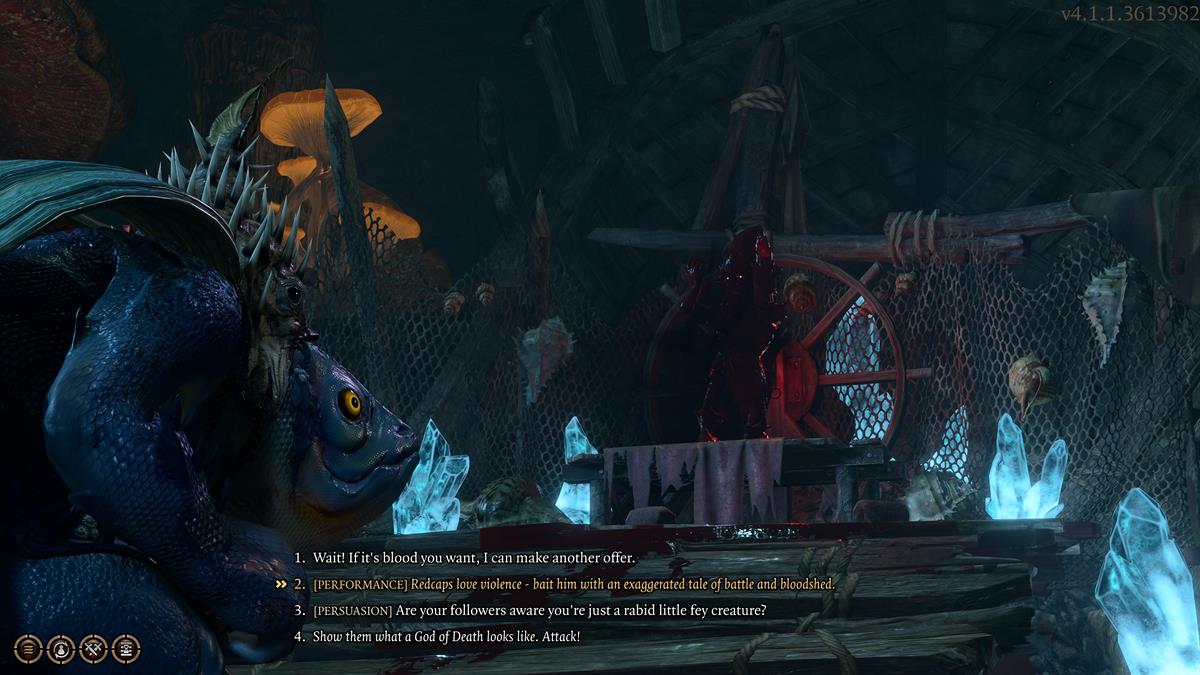The height and width of the screenshot is (675, 1200).
Task: Activate the crossed swords icon
Action: click(93, 649)
